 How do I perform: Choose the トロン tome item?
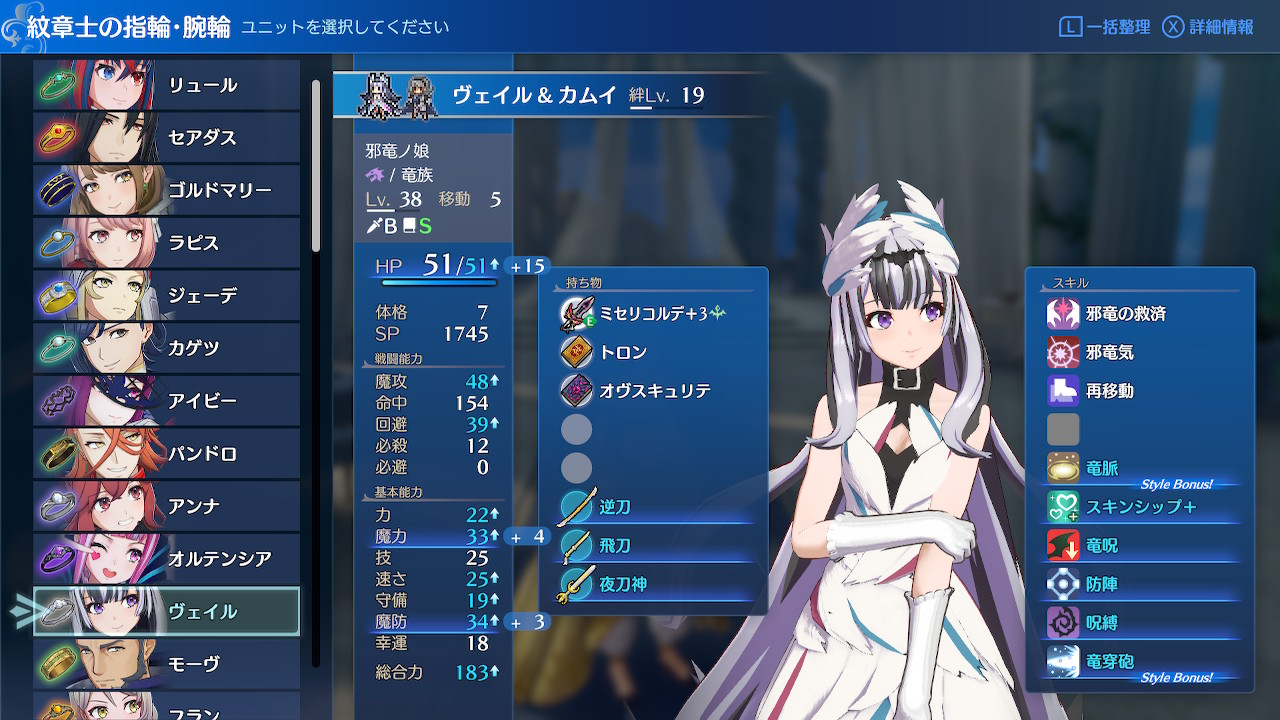tap(622, 352)
